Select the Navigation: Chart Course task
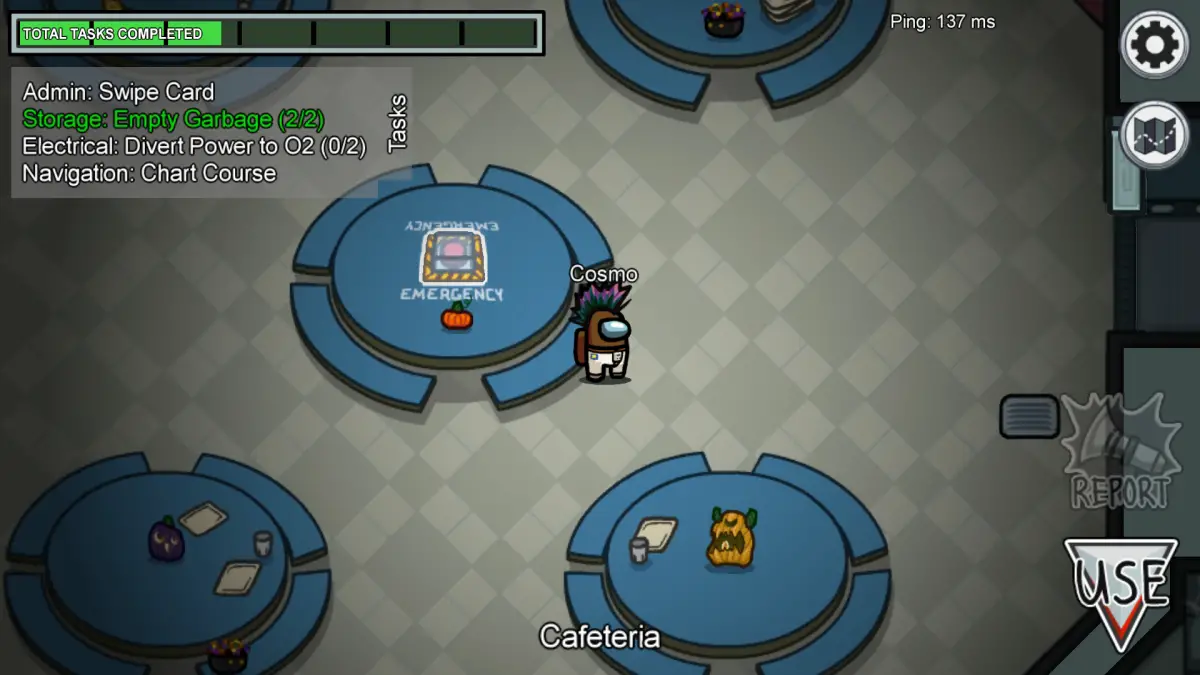The width and height of the screenshot is (1200, 675). pos(149,173)
